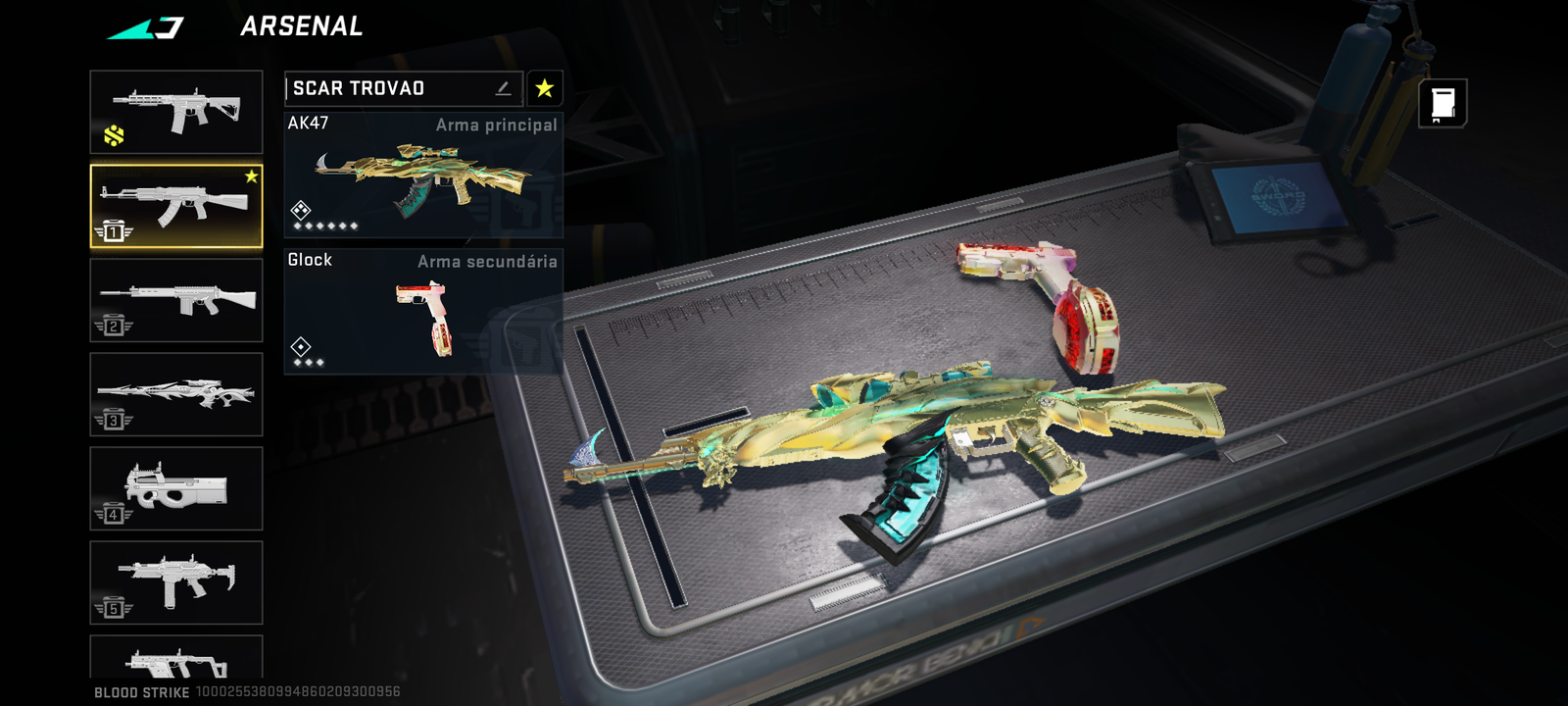Open the AK47 primary weapon card
The width and height of the screenshot is (1568, 706).
click(x=423, y=175)
